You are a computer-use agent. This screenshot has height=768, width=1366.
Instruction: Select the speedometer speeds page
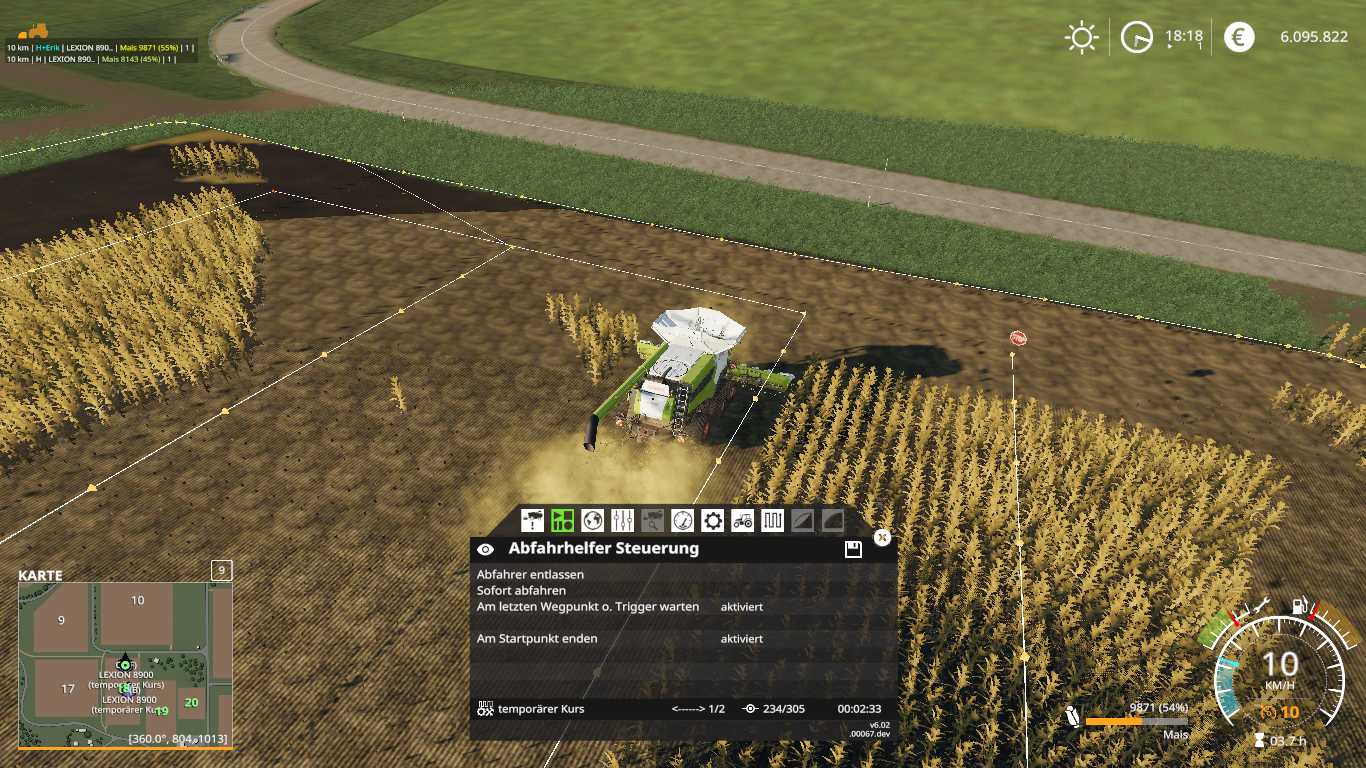[683, 520]
